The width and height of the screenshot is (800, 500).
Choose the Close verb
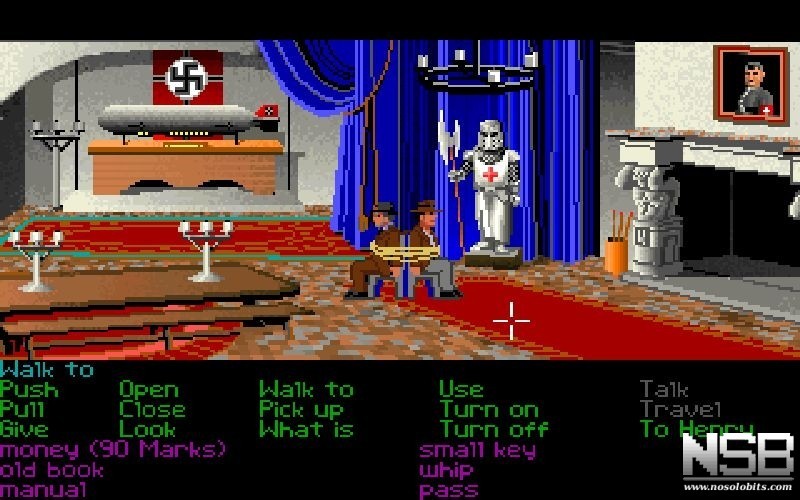152,410
